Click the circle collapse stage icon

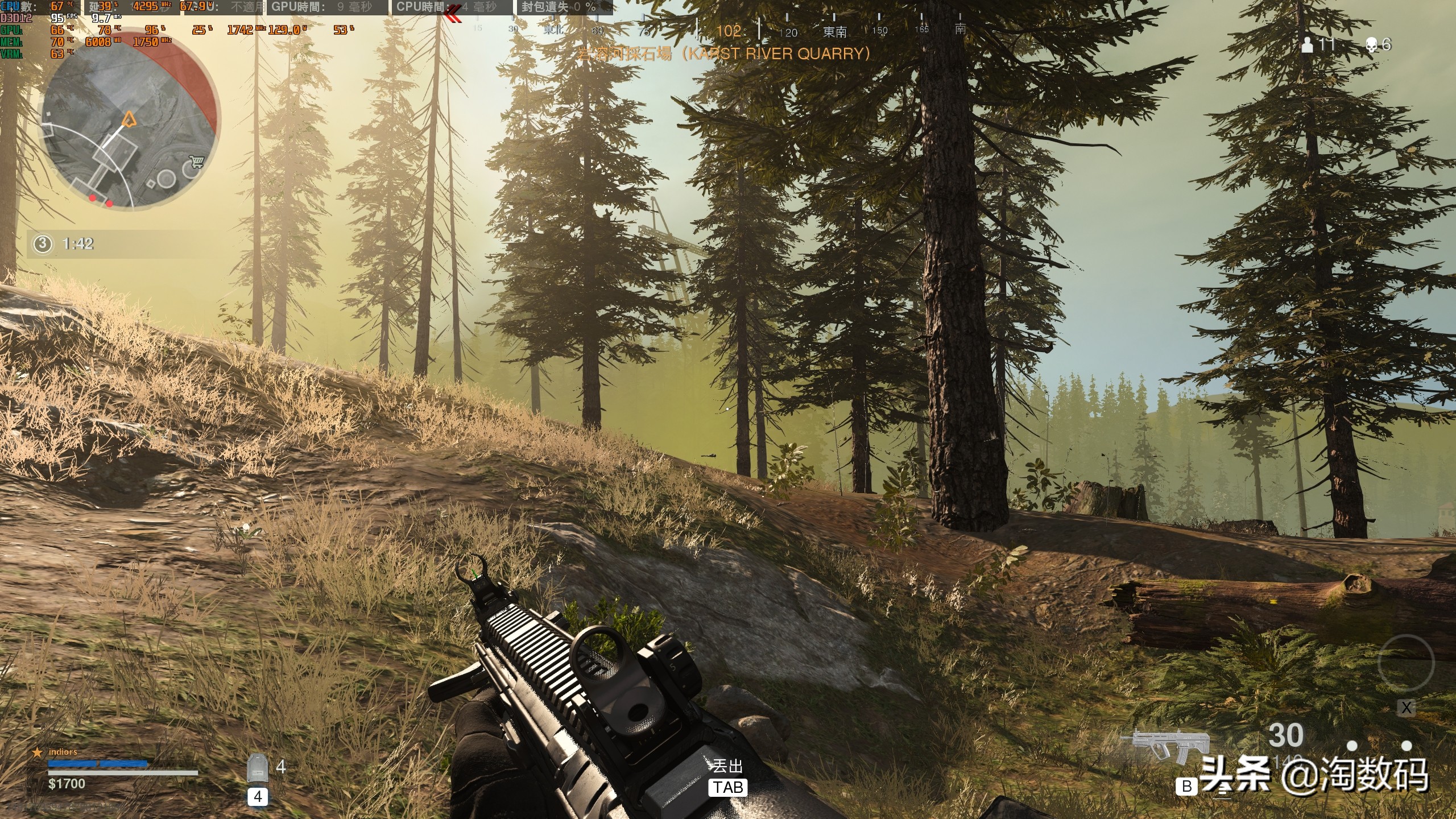coord(42,244)
